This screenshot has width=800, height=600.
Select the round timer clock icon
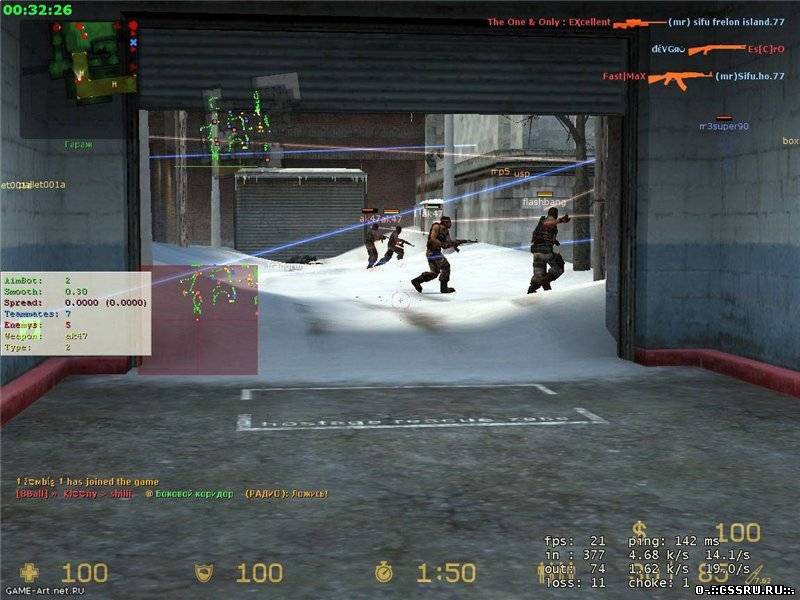coord(383,572)
